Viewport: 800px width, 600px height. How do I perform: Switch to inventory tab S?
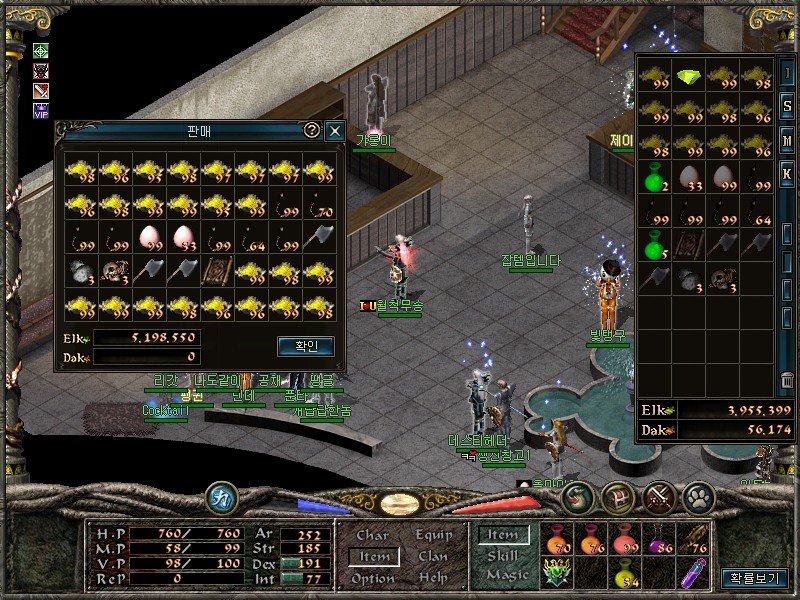click(788, 105)
